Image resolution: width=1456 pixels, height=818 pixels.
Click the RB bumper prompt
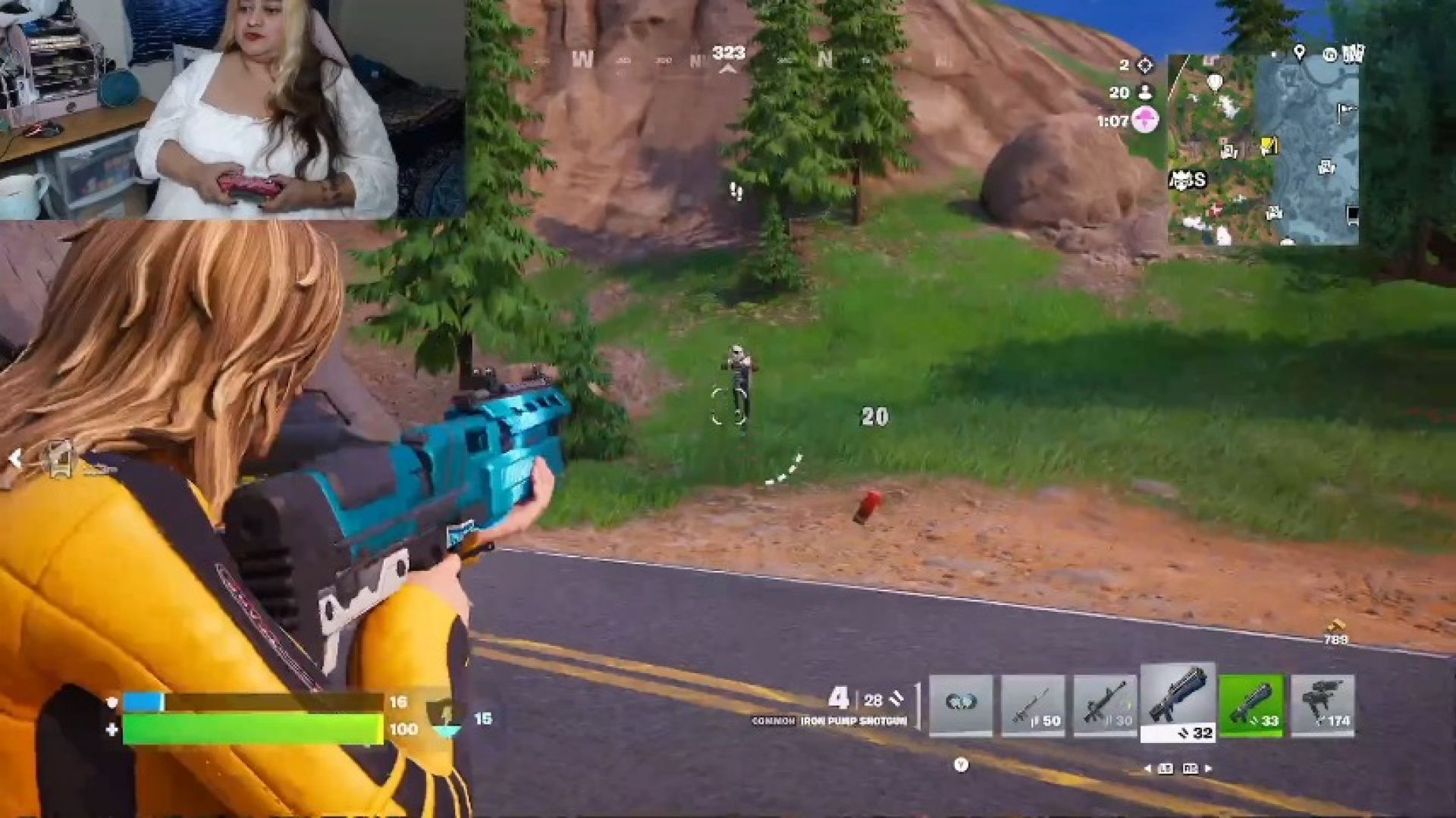point(1191,769)
